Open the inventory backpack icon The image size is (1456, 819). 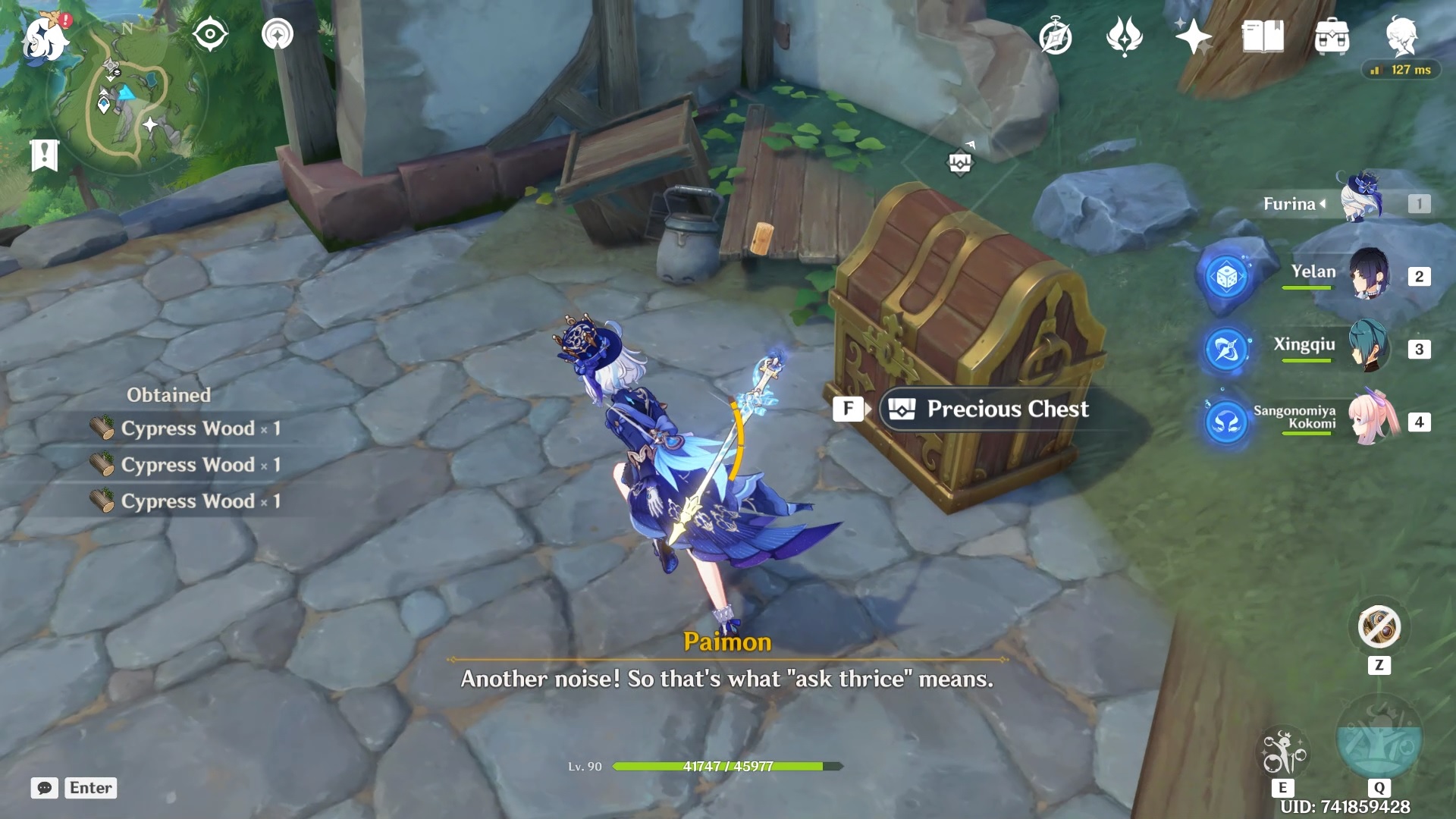point(1332,36)
